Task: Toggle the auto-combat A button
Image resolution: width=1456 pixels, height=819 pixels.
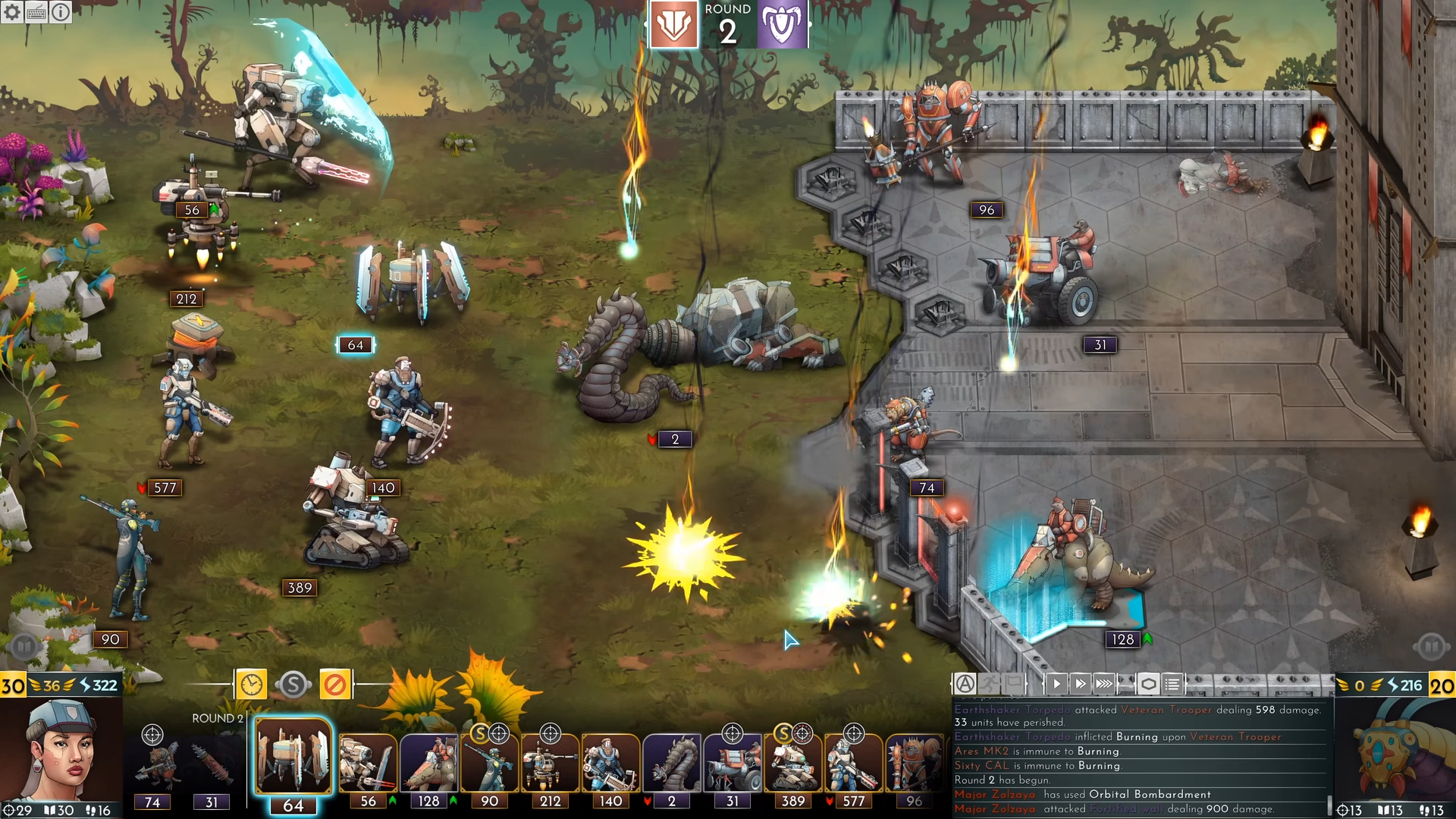Action: click(x=965, y=684)
